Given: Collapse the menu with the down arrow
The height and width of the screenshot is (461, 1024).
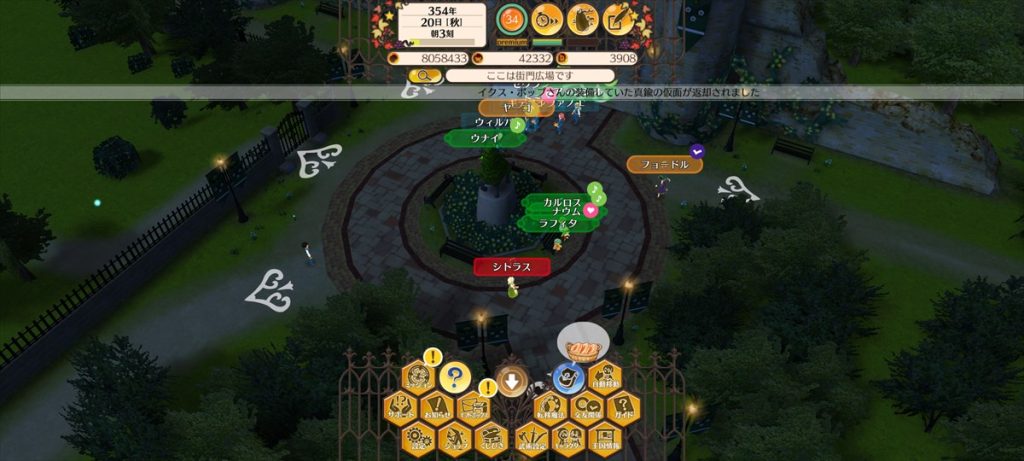Looking at the screenshot, I should tap(511, 381).
